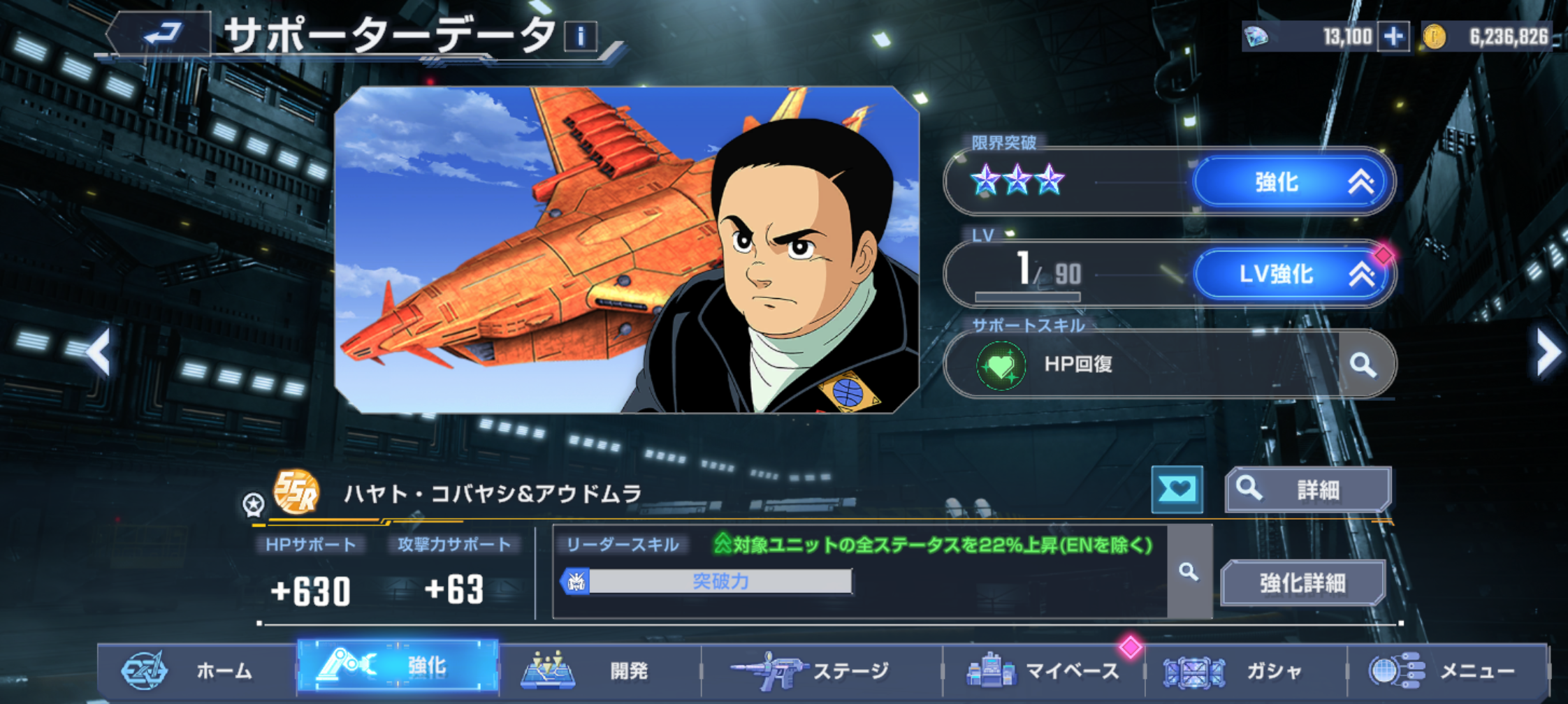Enlarge the Hayato Kobayashi supporter artwork

(x=626, y=250)
